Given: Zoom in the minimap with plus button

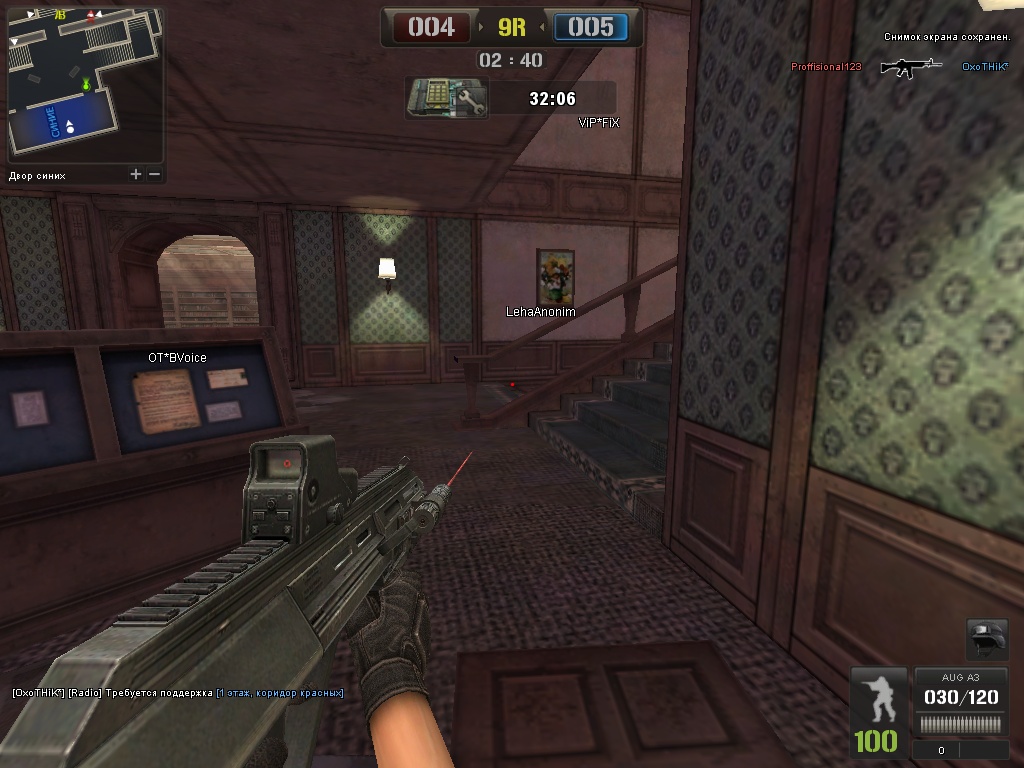Looking at the screenshot, I should 136,174.
